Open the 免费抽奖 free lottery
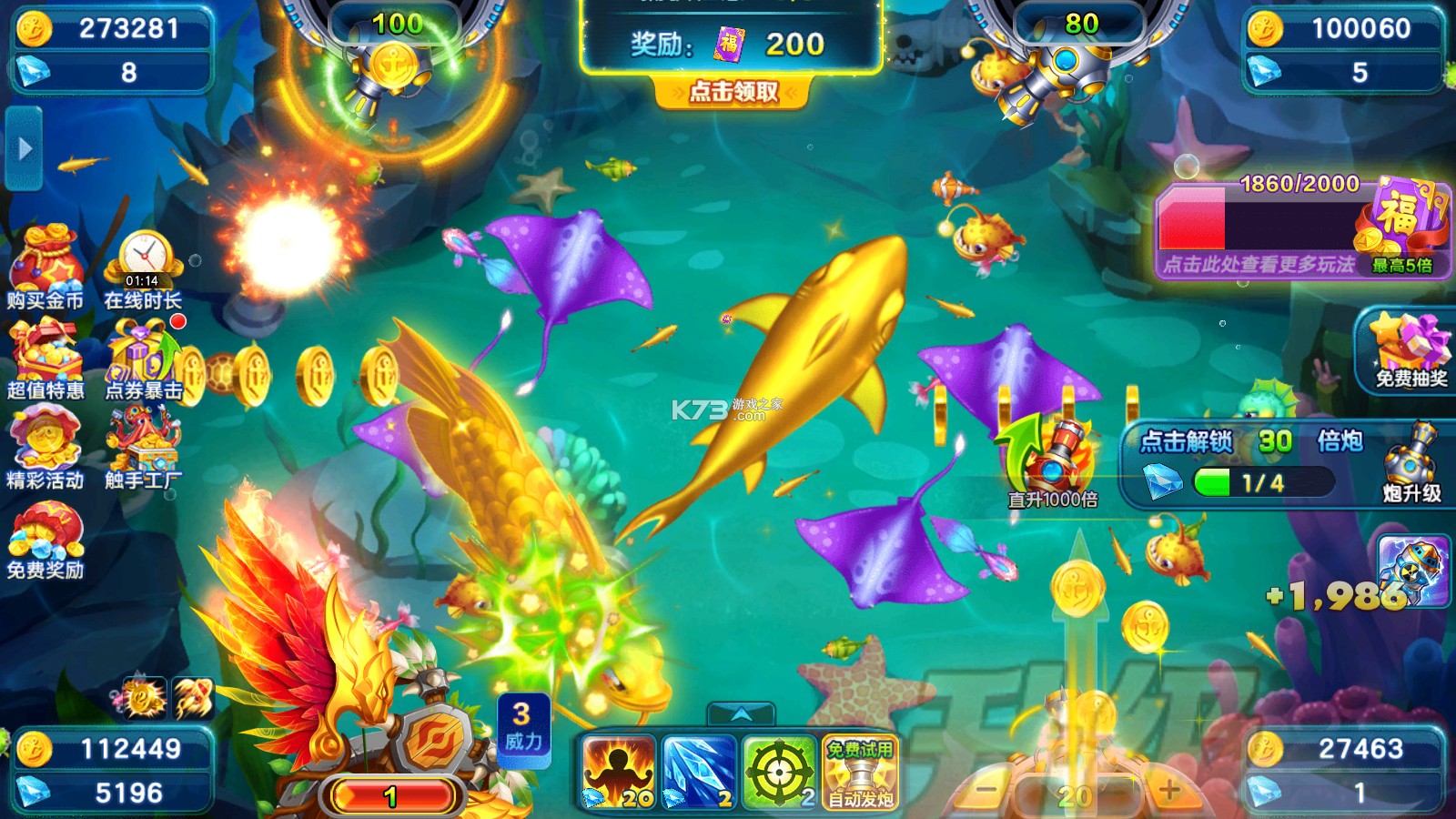This screenshot has width=1456, height=819. (1410, 350)
